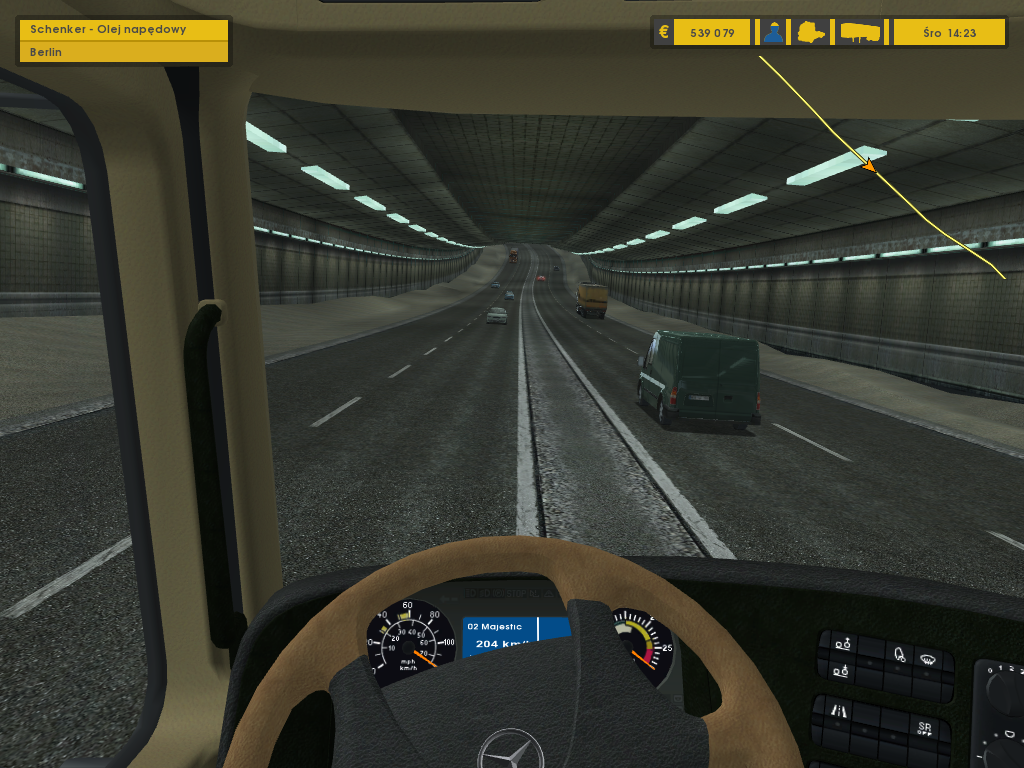Open the driver status icon
This screenshot has width=1024, height=768.
(x=772, y=32)
